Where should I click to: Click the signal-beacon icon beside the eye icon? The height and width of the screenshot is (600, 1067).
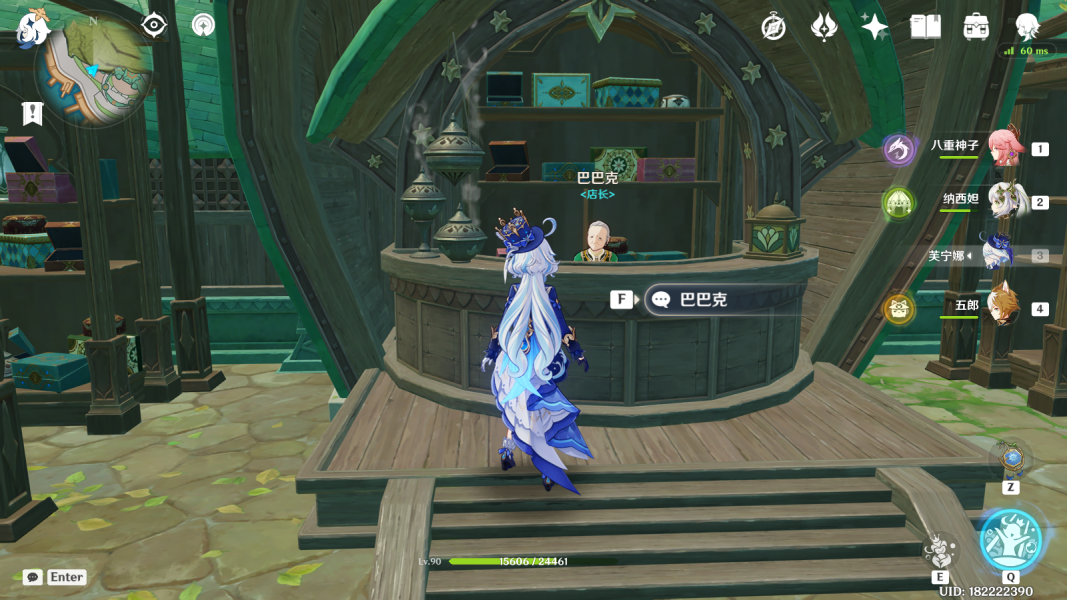(x=203, y=25)
